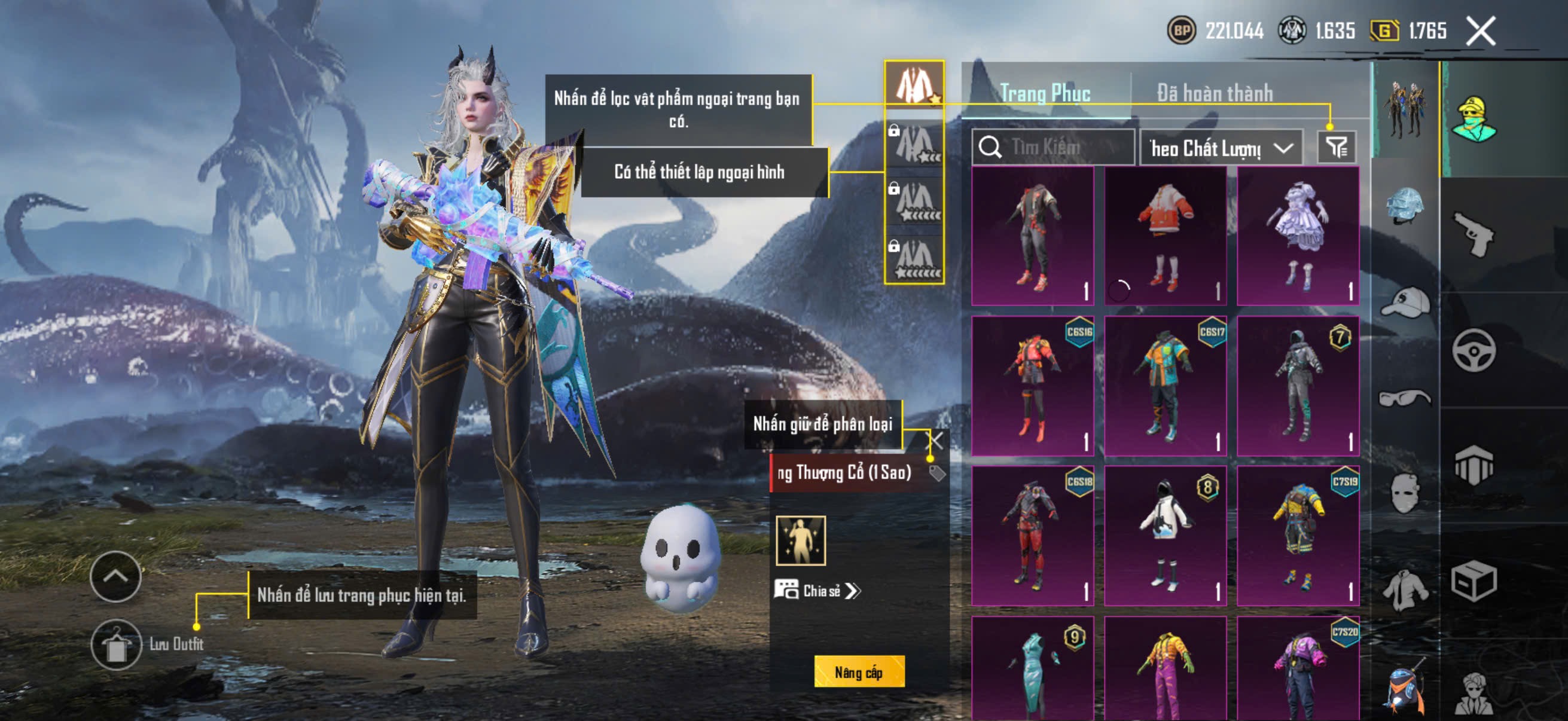The height and width of the screenshot is (721, 1568).
Task: Open the pistol weapon skins category
Action: tap(1474, 234)
